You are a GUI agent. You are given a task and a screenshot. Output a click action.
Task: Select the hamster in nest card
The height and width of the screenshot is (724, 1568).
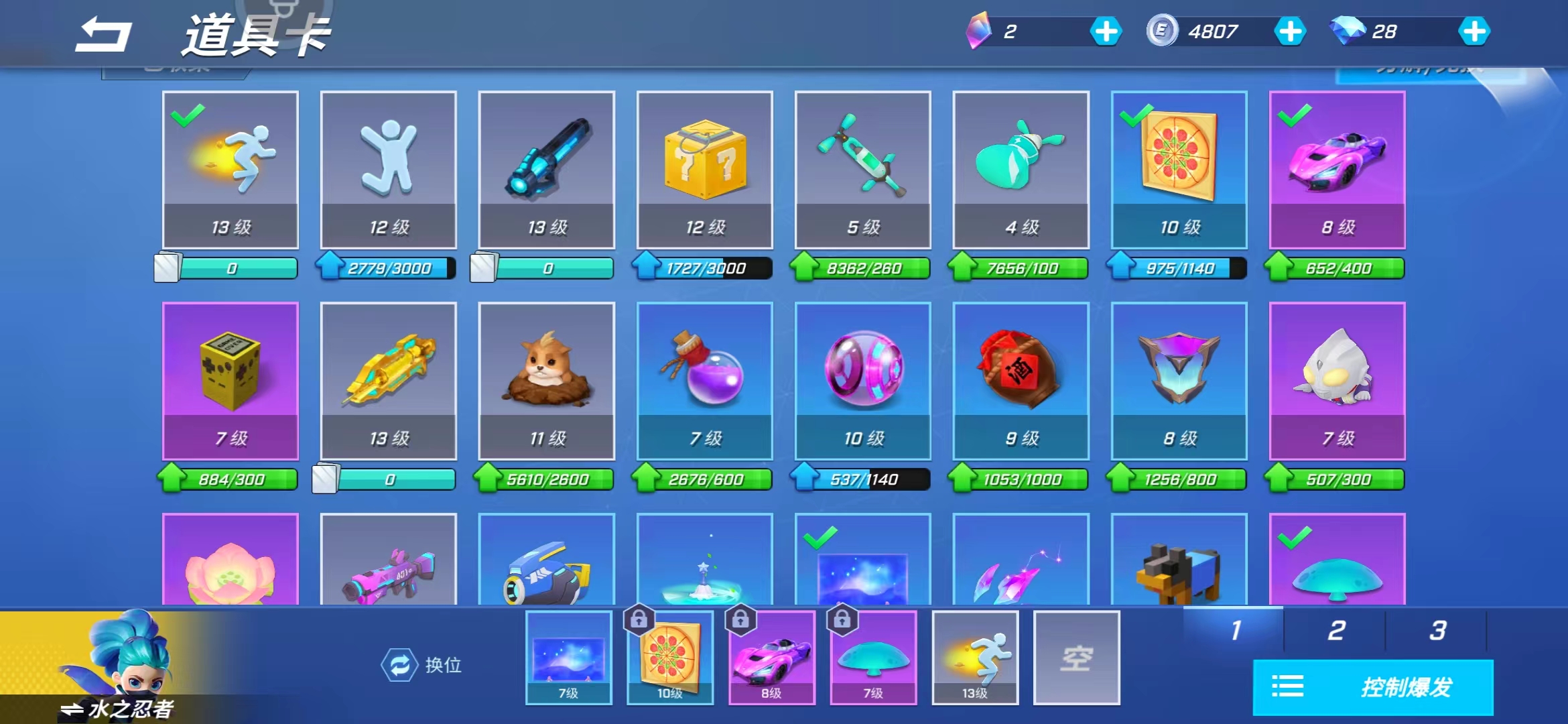pos(546,381)
